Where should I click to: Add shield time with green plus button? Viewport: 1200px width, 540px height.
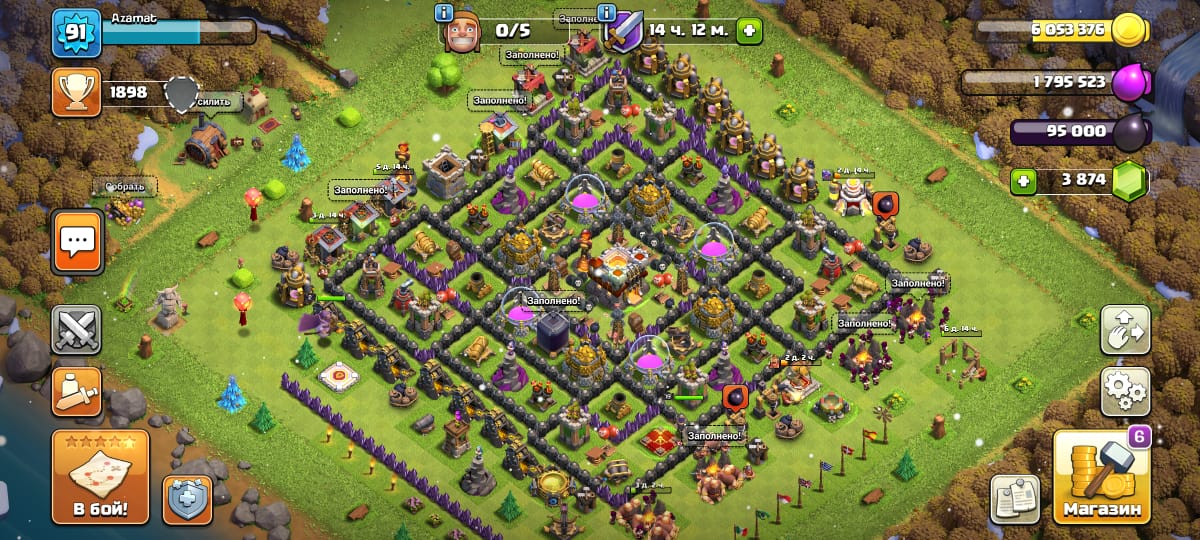(747, 30)
